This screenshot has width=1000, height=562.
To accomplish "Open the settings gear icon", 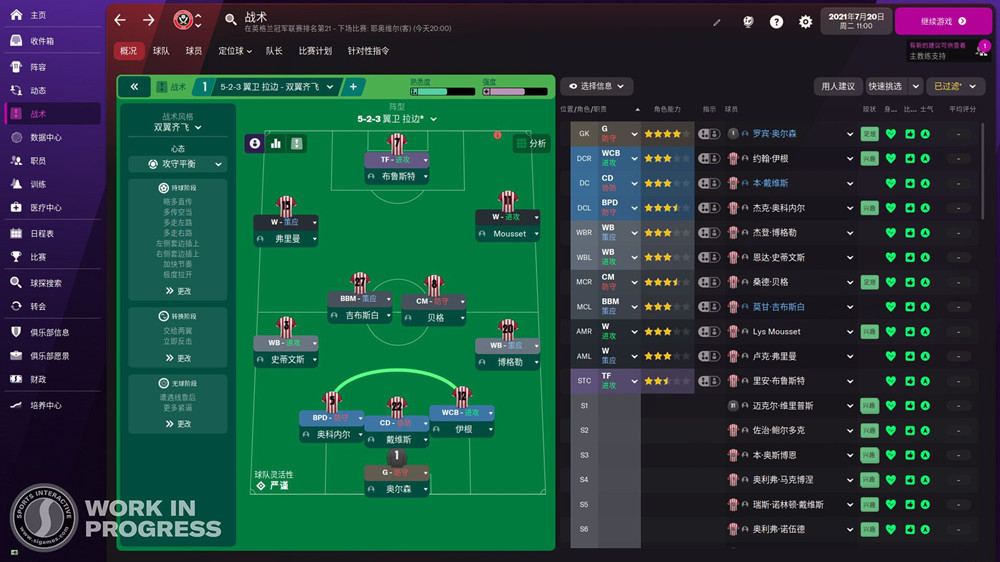I will click(x=805, y=22).
